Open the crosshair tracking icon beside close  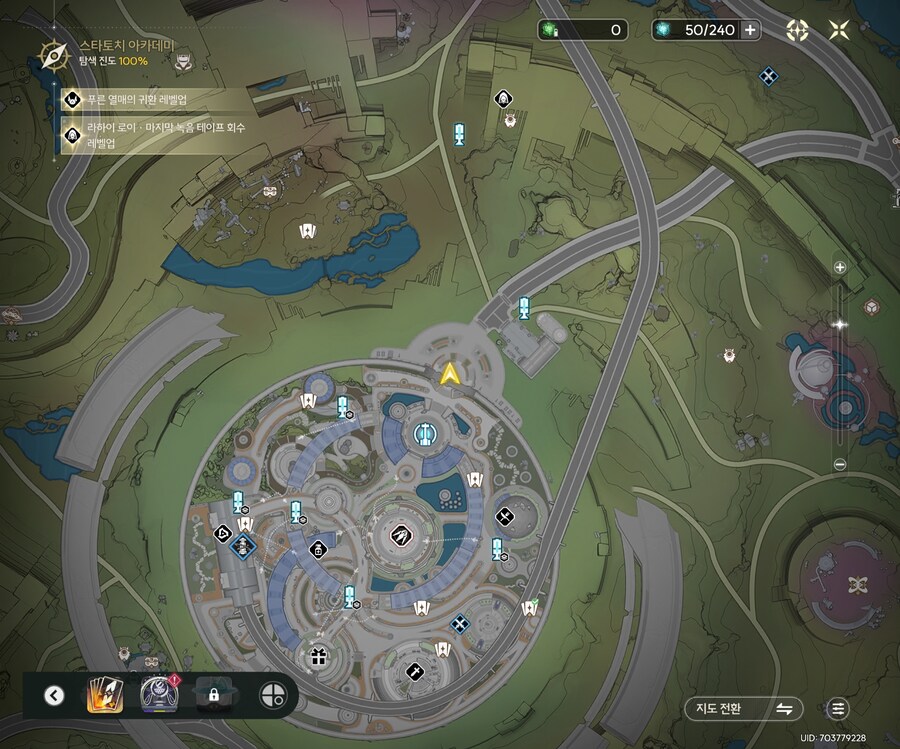point(796,30)
